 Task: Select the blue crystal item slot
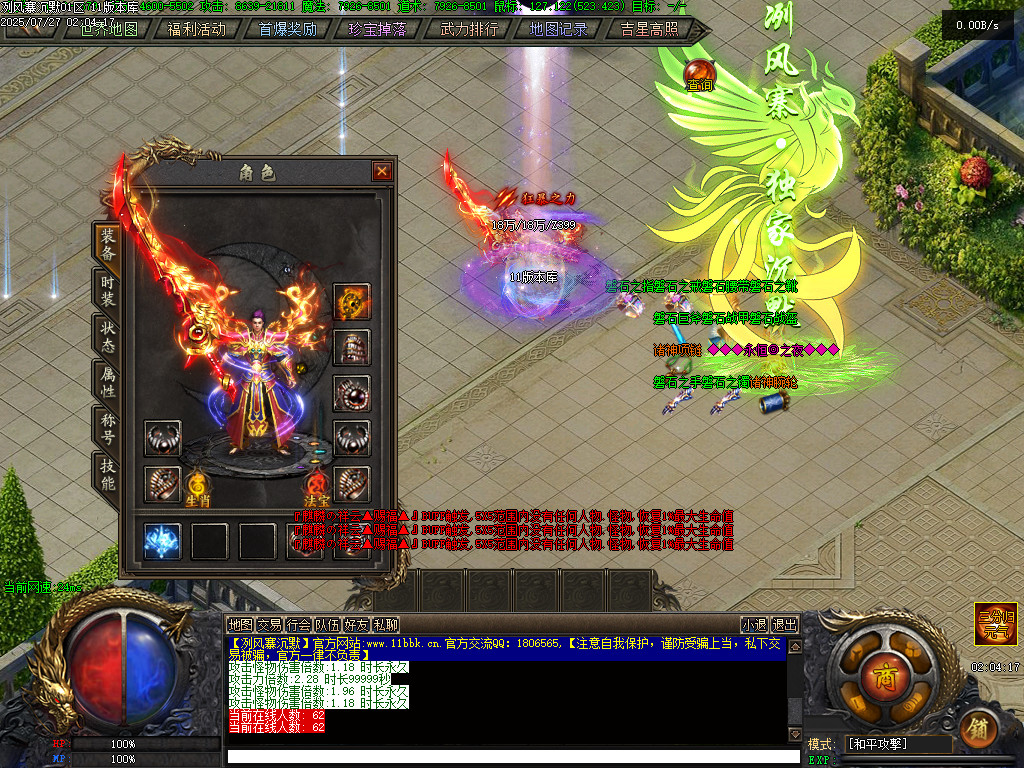[162, 541]
